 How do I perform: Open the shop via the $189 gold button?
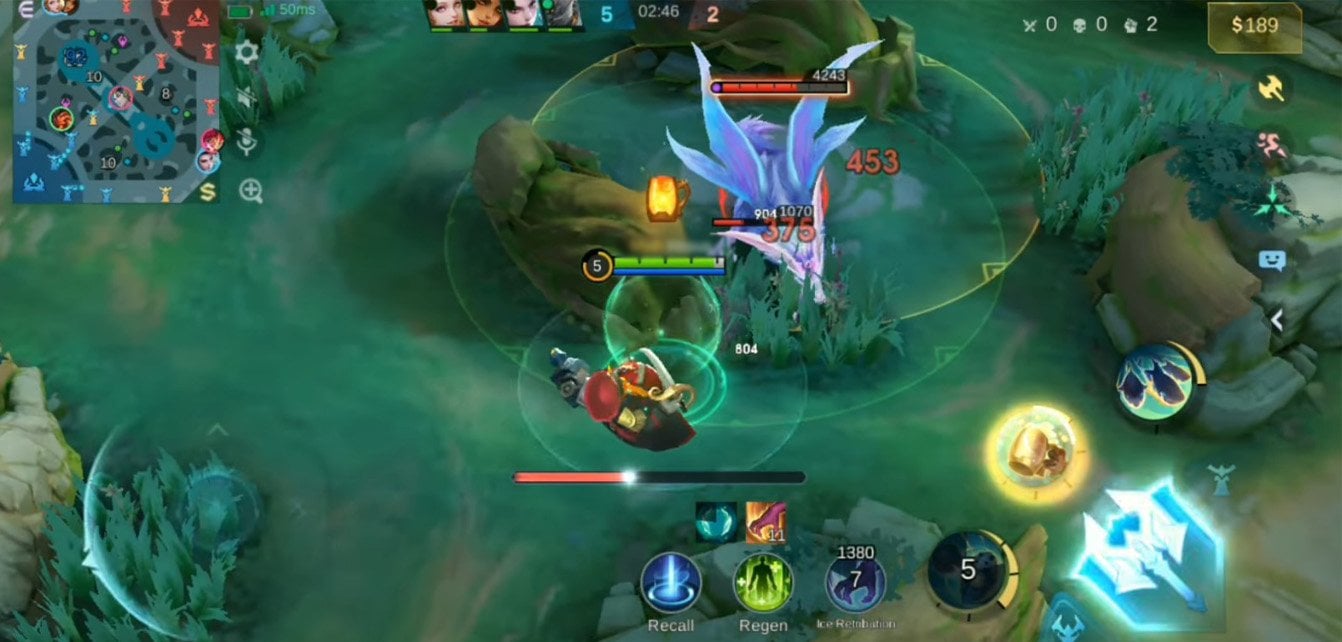[x=1254, y=26]
